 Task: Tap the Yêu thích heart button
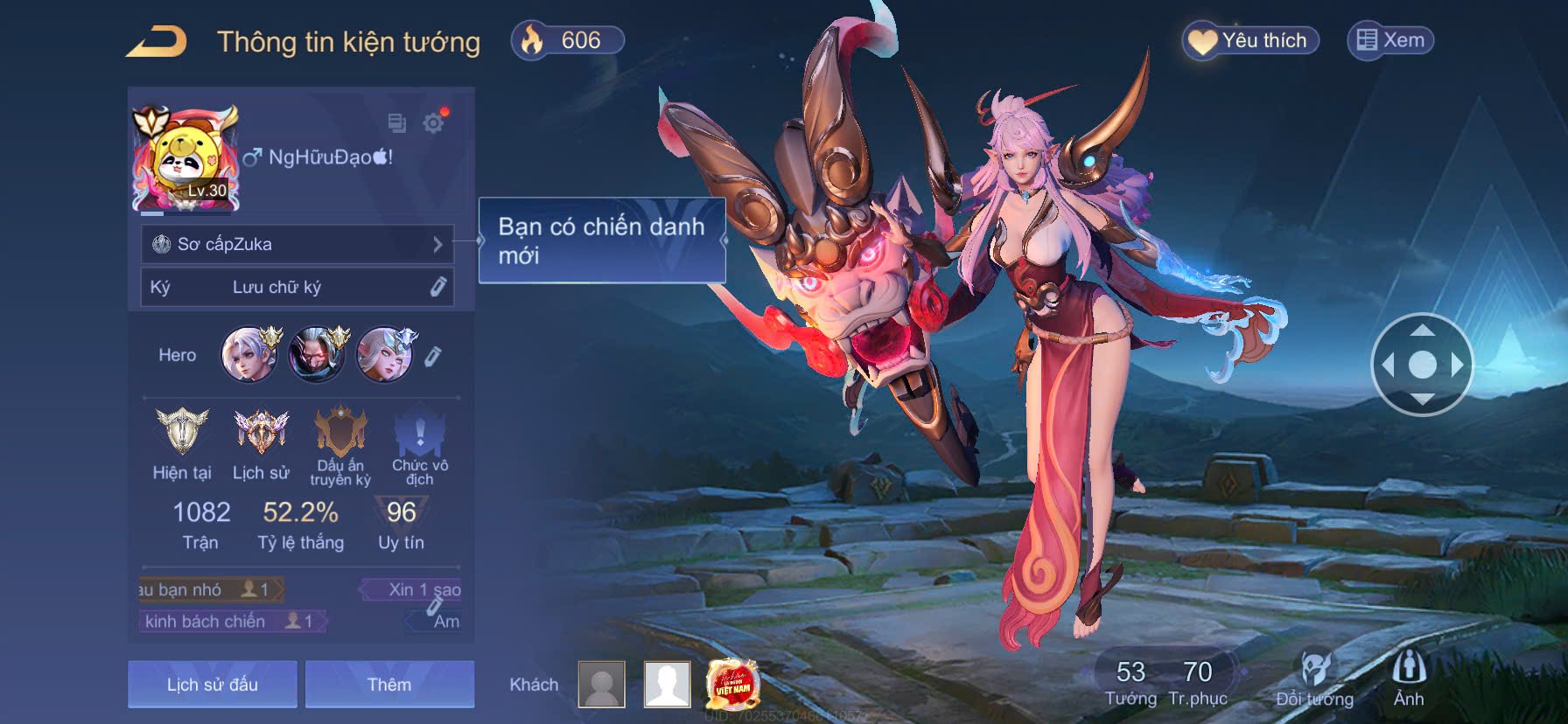pyautogui.click(x=1250, y=40)
